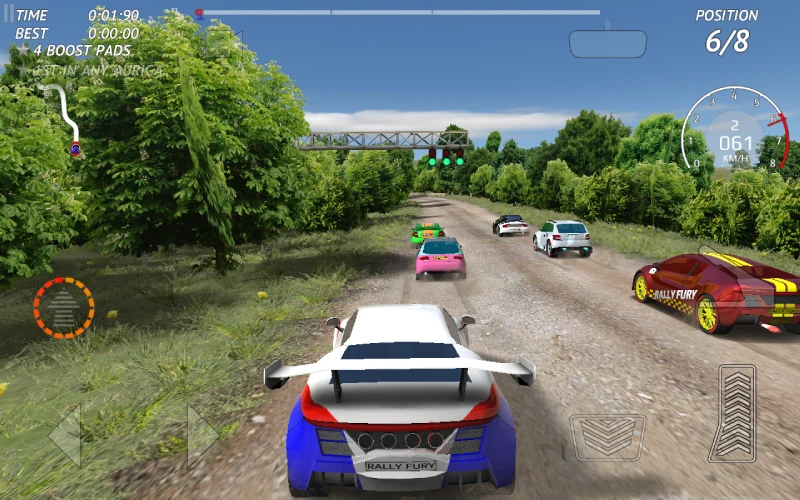Step on the accelerator pedal
Screen dimensions: 800x500
(738, 413)
